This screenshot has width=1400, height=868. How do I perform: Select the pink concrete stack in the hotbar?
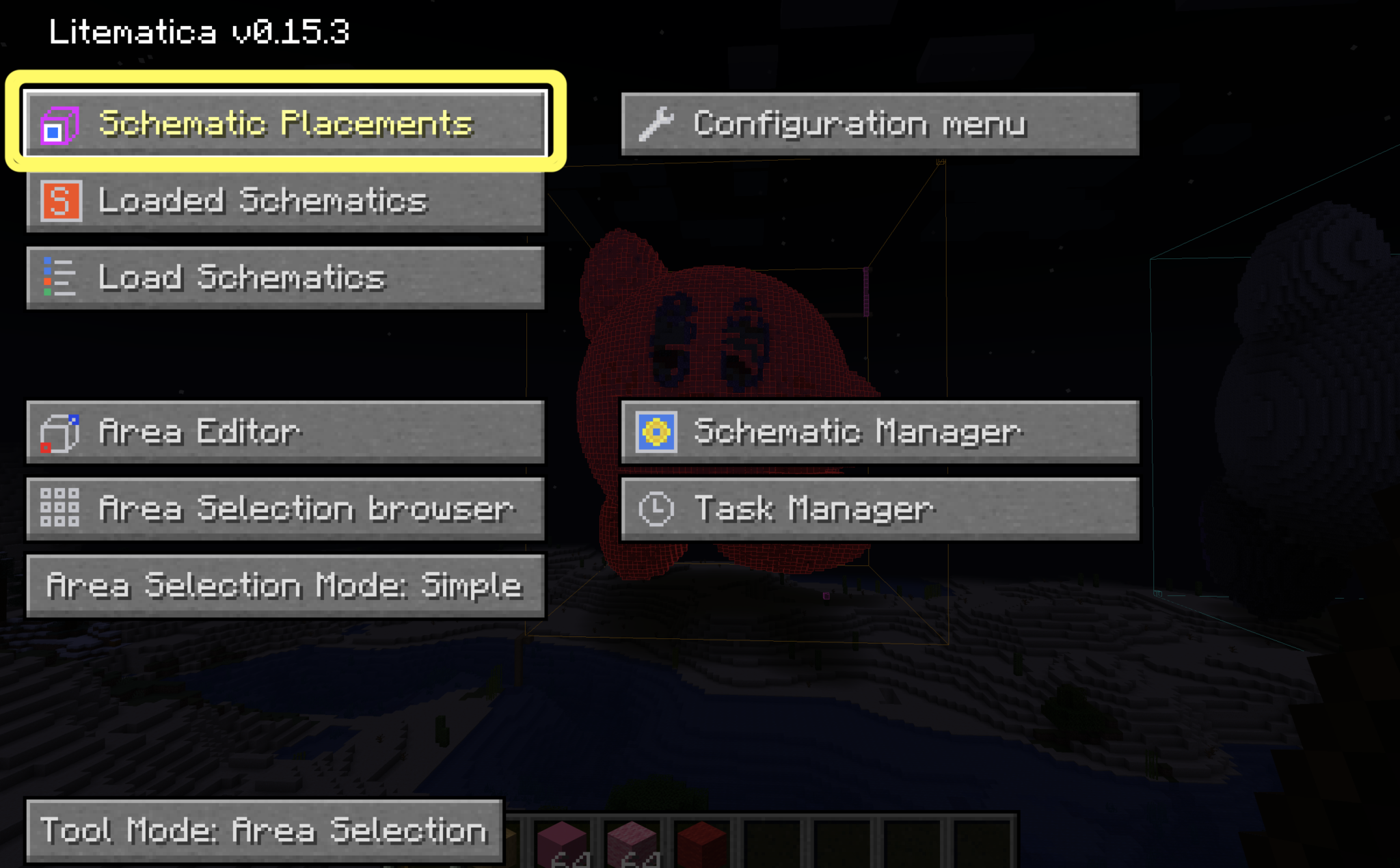click(562, 844)
